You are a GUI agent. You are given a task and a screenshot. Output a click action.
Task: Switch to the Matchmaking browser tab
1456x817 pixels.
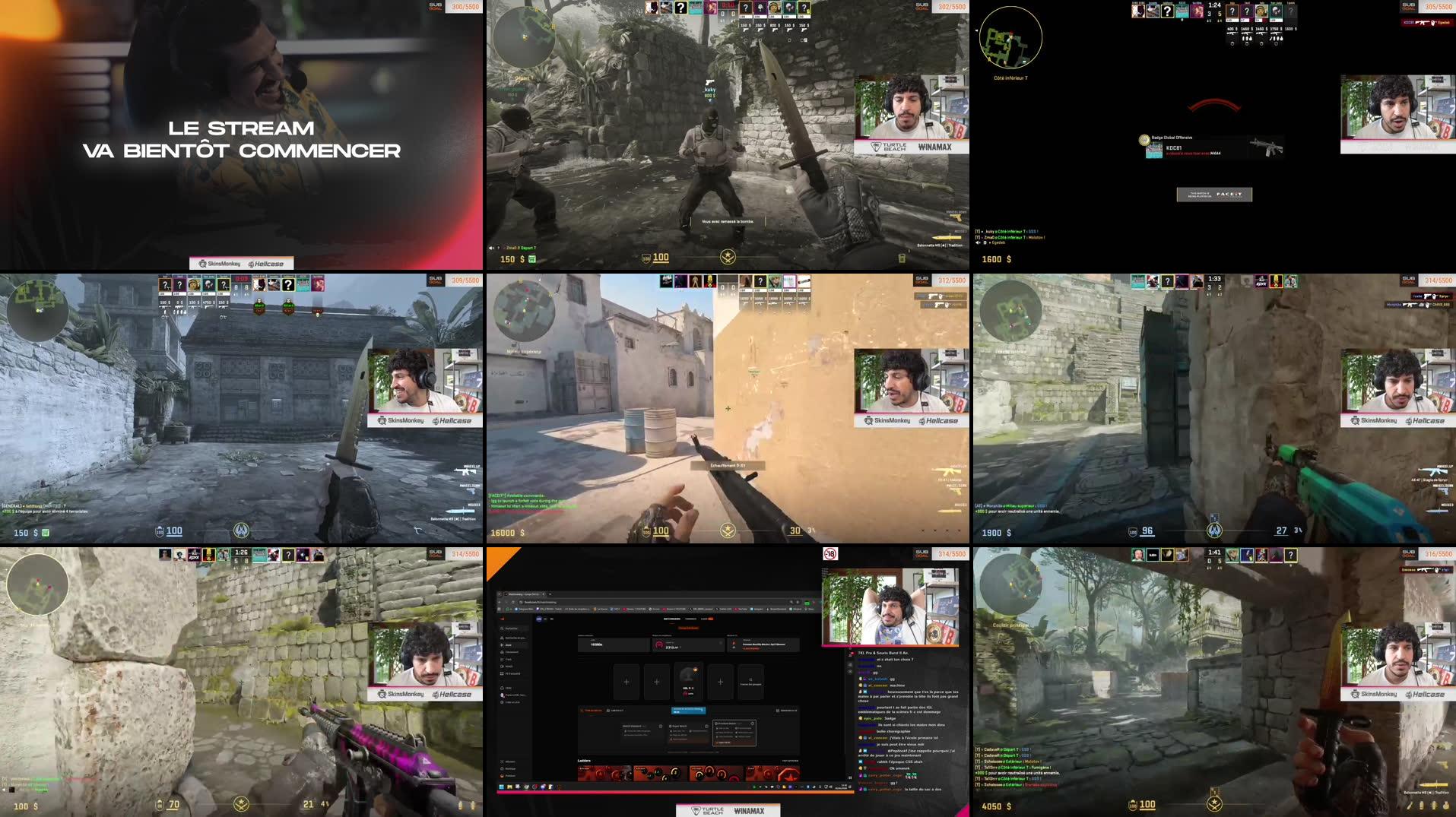(x=520, y=594)
